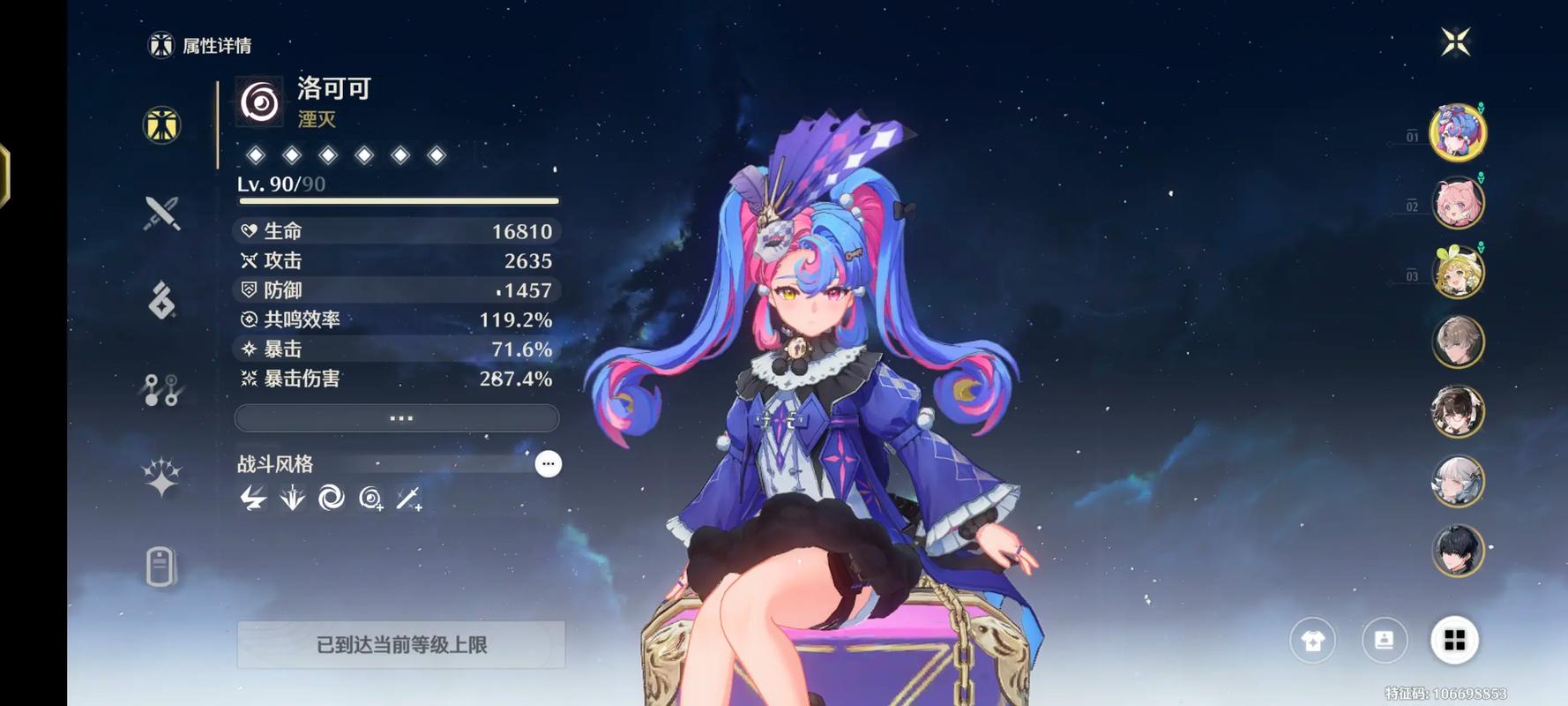Select the basic attack skill icon
This screenshot has height=706, width=1568.
pyautogui.click(x=254, y=499)
